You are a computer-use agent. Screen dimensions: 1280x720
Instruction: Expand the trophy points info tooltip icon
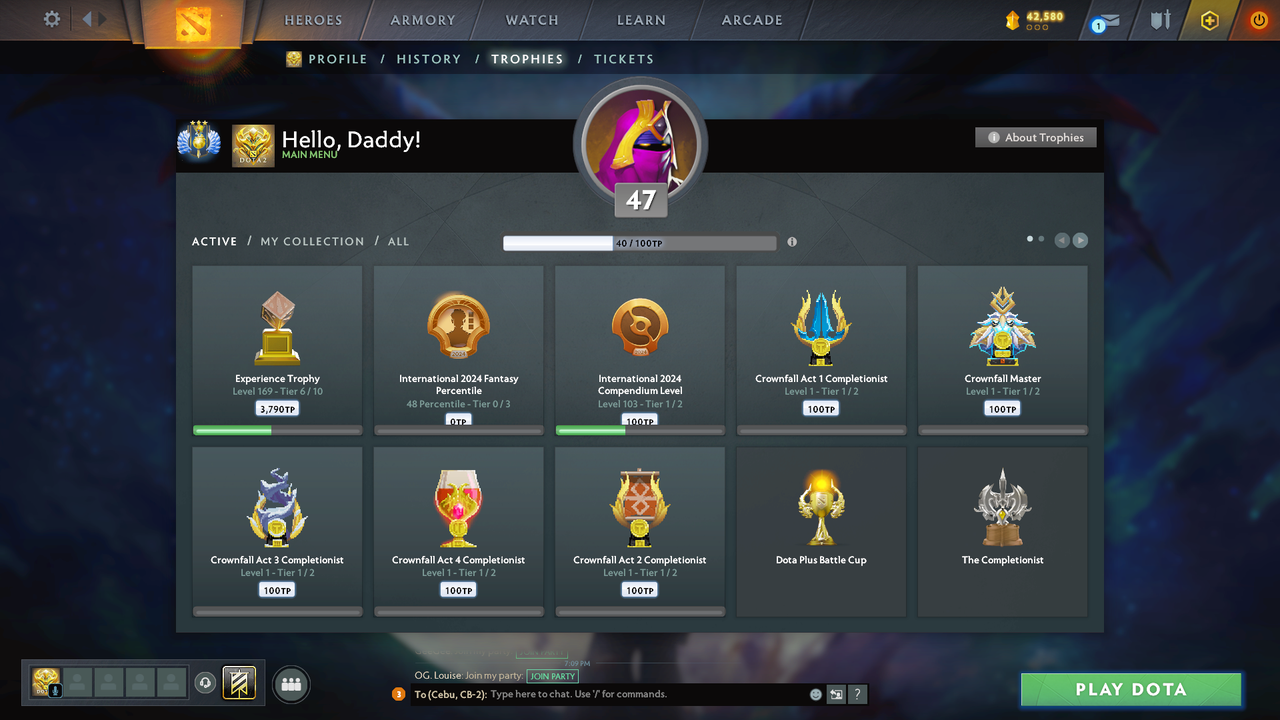[792, 242]
